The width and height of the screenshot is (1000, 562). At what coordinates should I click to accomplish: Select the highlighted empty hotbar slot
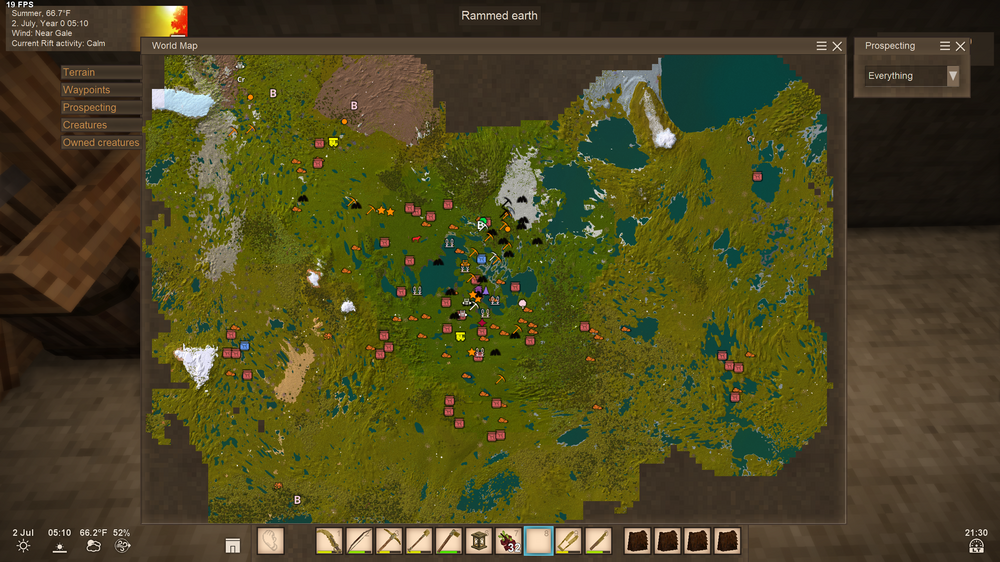pos(539,541)
